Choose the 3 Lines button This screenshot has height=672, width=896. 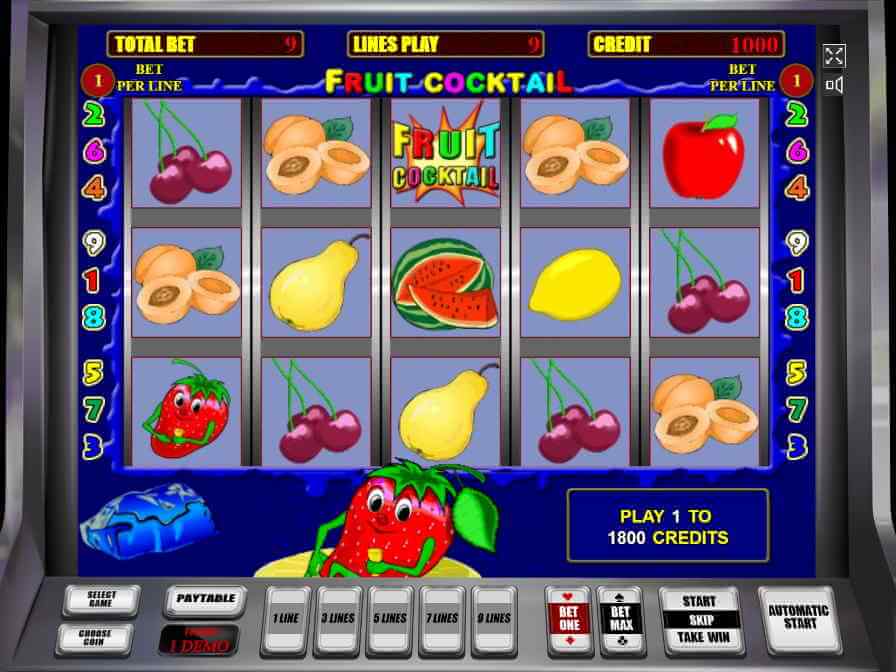pos(339,619)
